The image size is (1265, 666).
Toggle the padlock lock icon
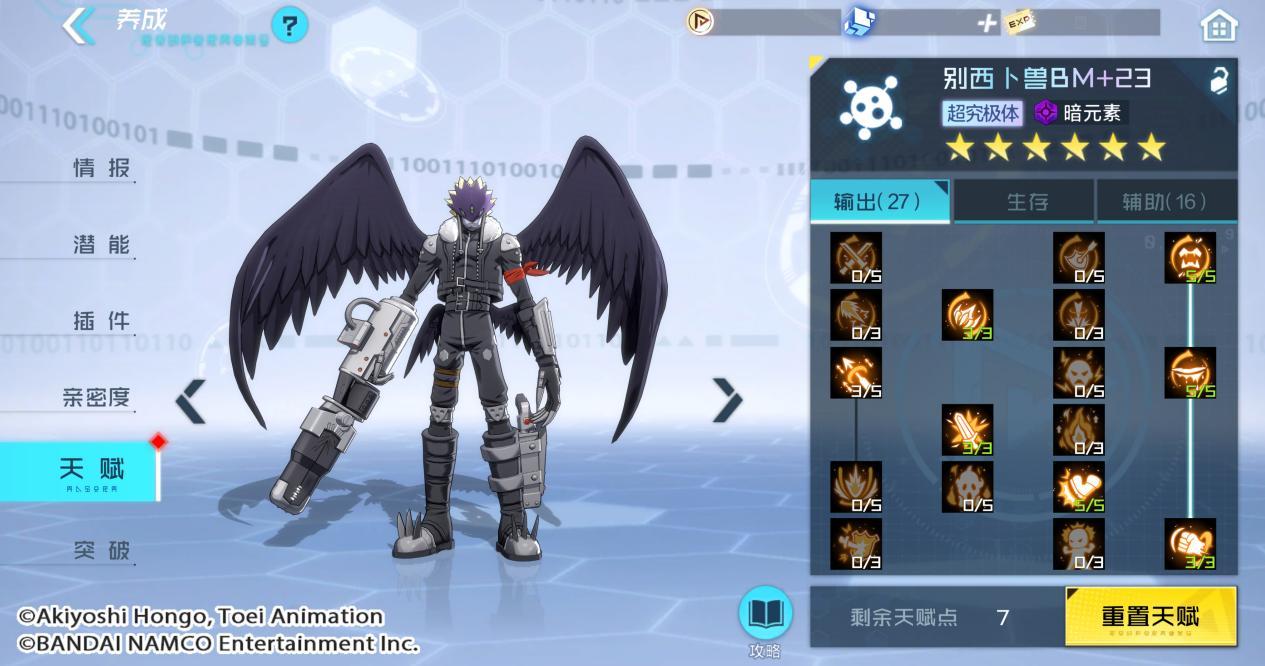tap(1218, 82)
